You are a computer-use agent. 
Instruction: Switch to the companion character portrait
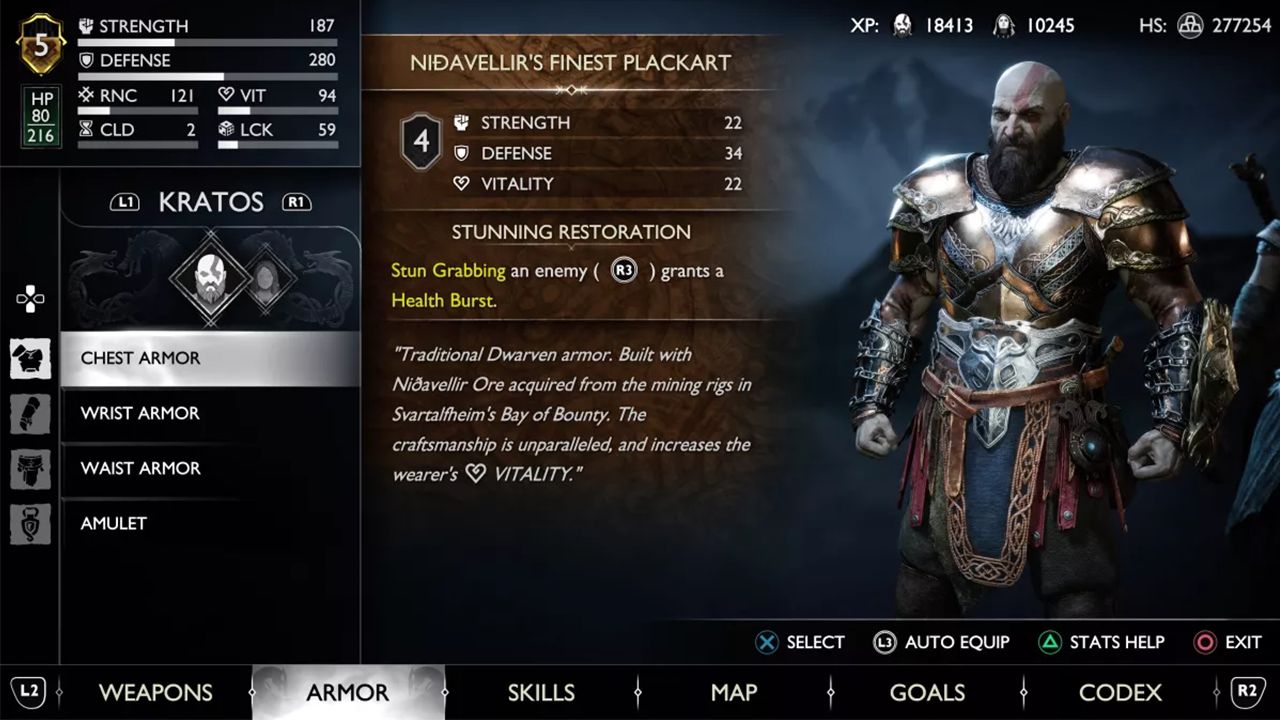coord(262,276)
